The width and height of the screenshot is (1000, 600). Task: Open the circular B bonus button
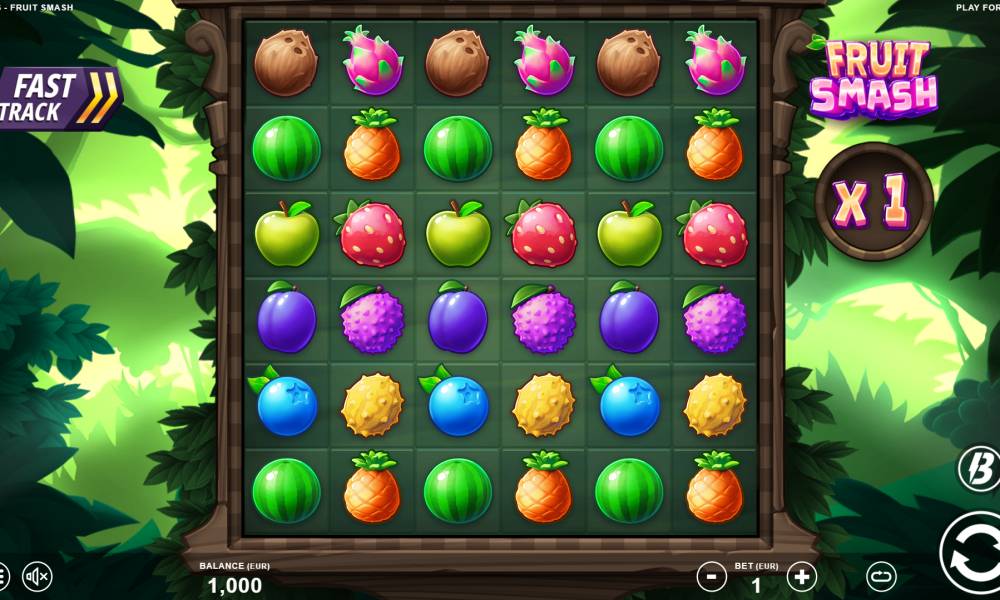click(x=978, y=468)
